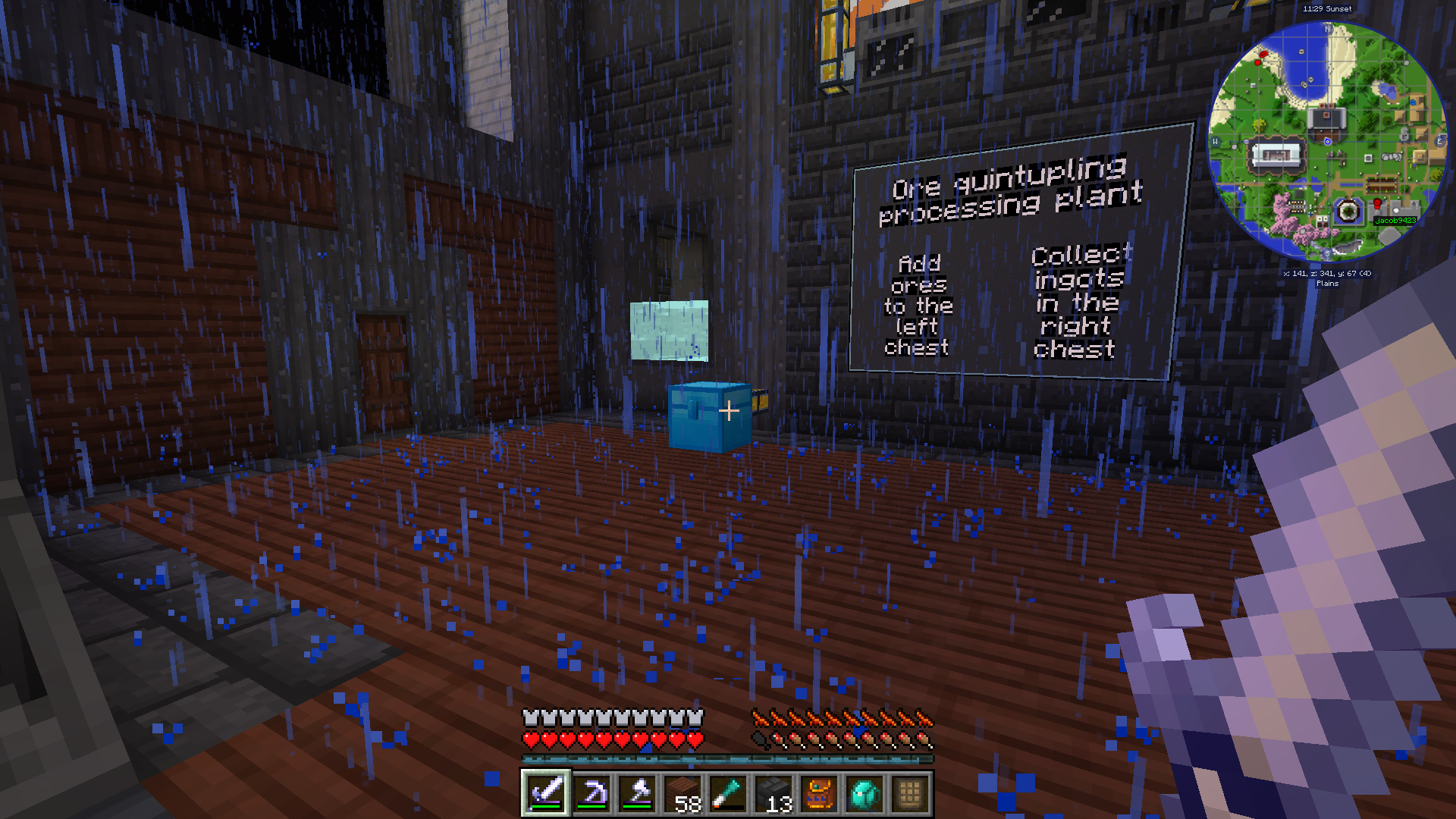The image size is (1456, 819).
Task: Select the cyan backpack hotbar slot
Action: (x=864, y=793)
